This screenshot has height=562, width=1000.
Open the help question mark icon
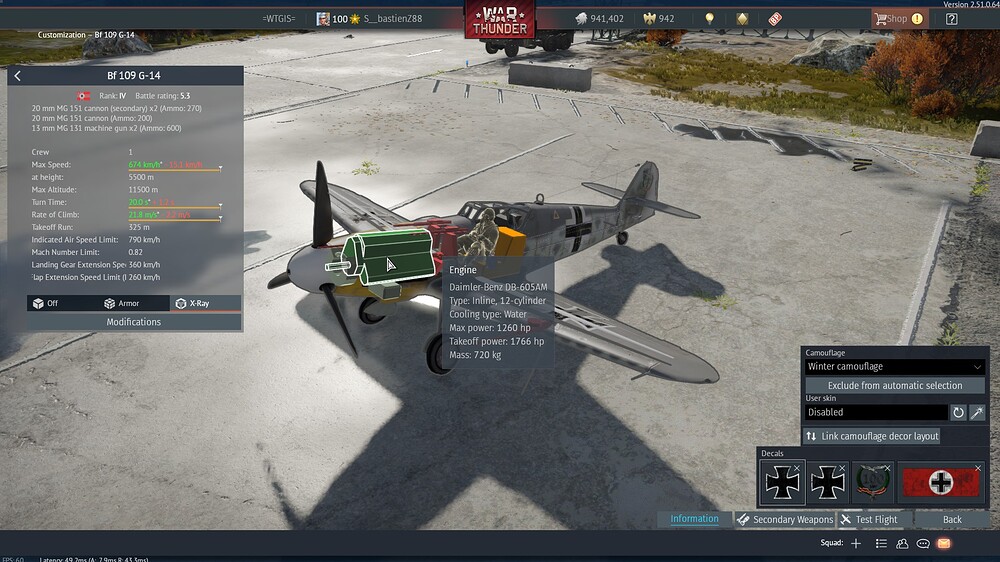click(952, 19)
